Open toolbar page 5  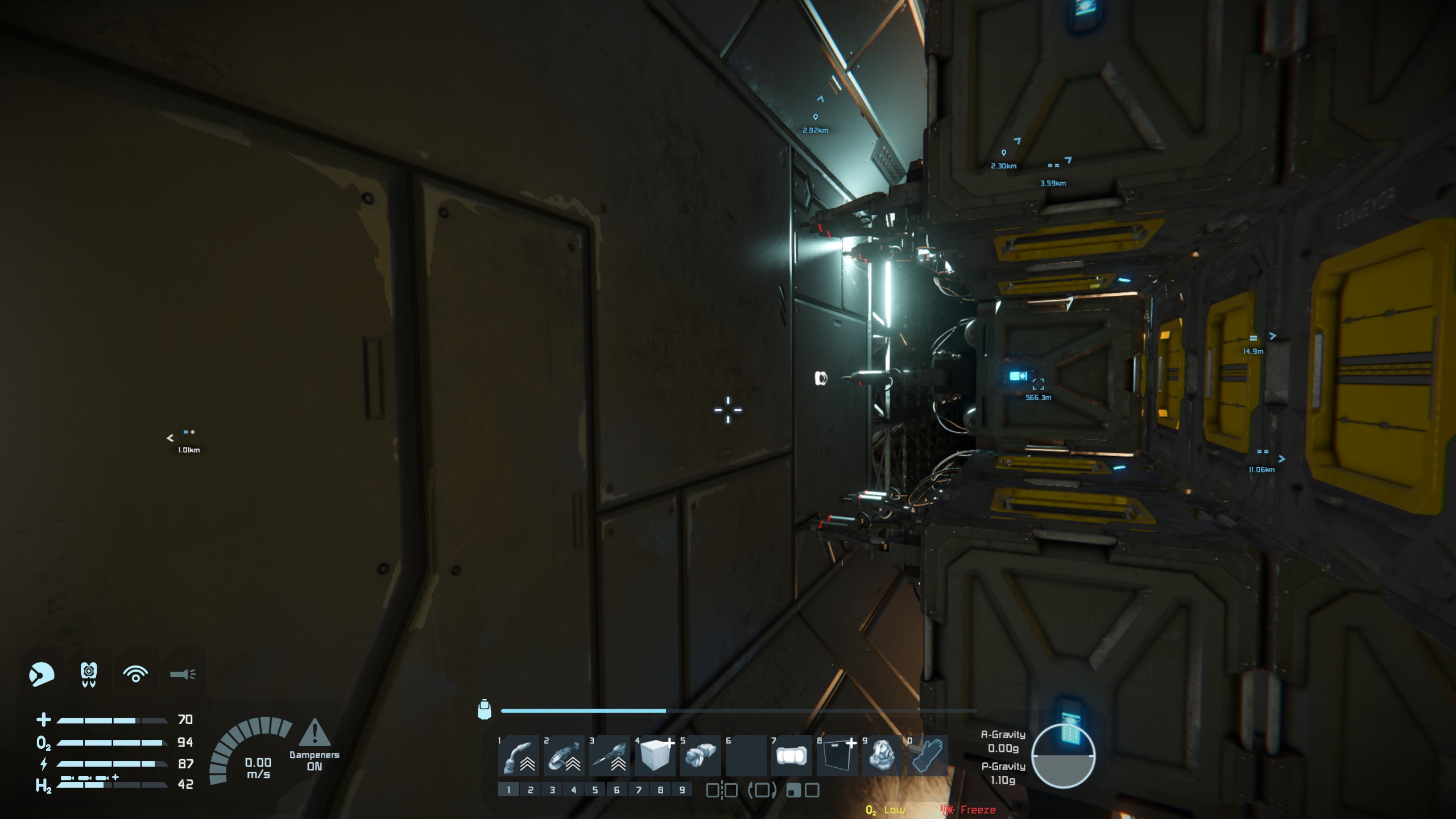595,790
